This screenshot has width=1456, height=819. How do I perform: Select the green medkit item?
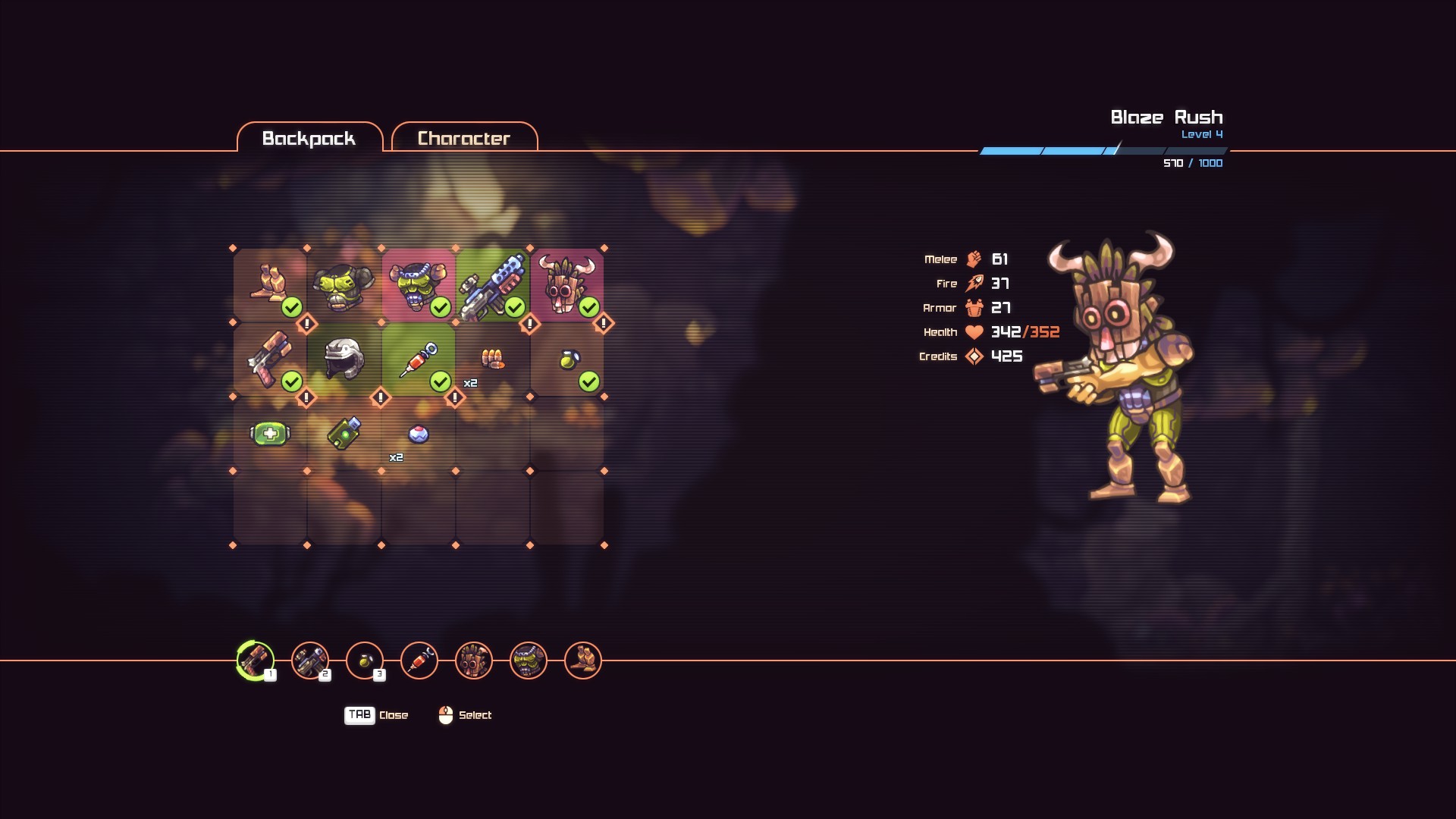tap(270, 434)
